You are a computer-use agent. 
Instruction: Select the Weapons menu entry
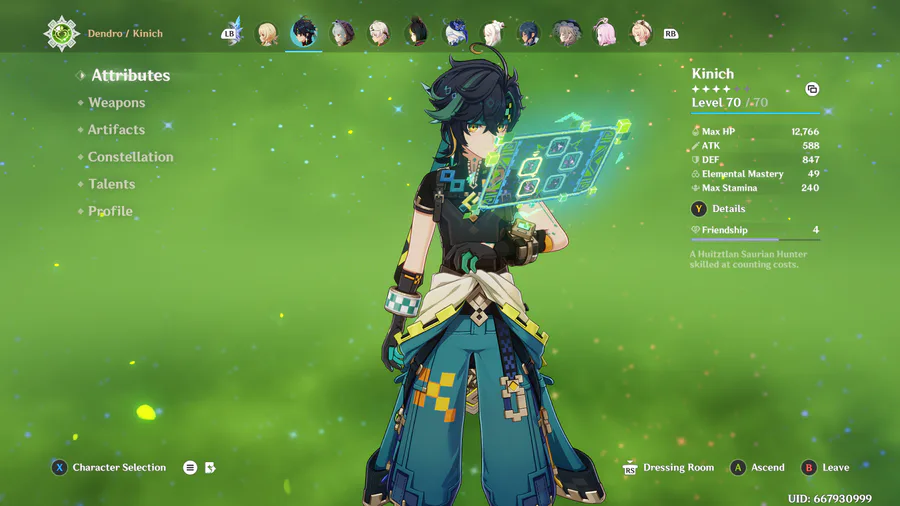(x=116, y=103)
